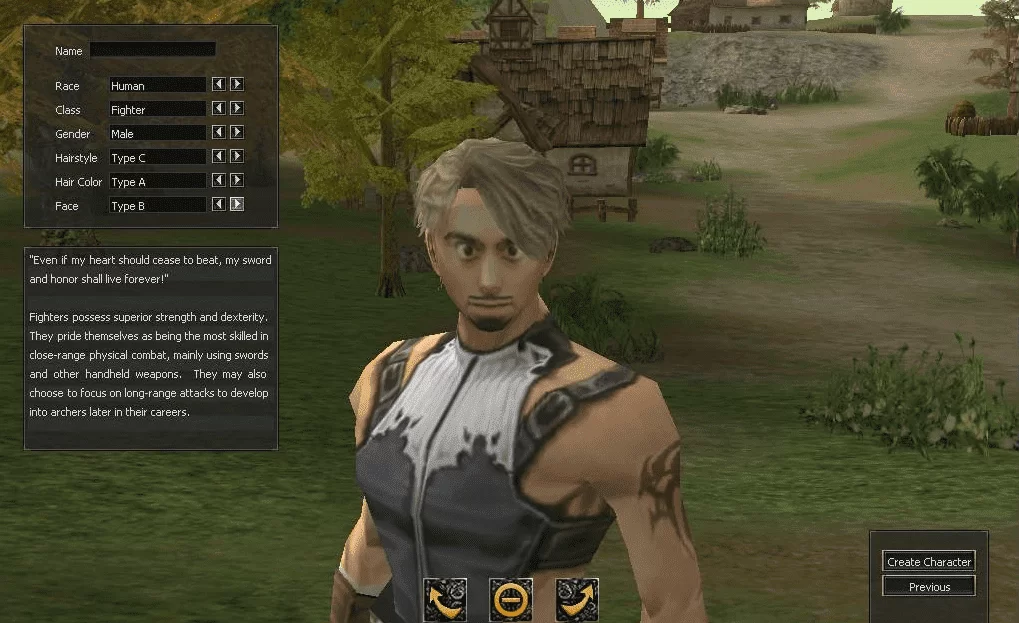The image size is (1019, 623).
Task: Advance to the next Face type
Action: click(x=237, y=205)
